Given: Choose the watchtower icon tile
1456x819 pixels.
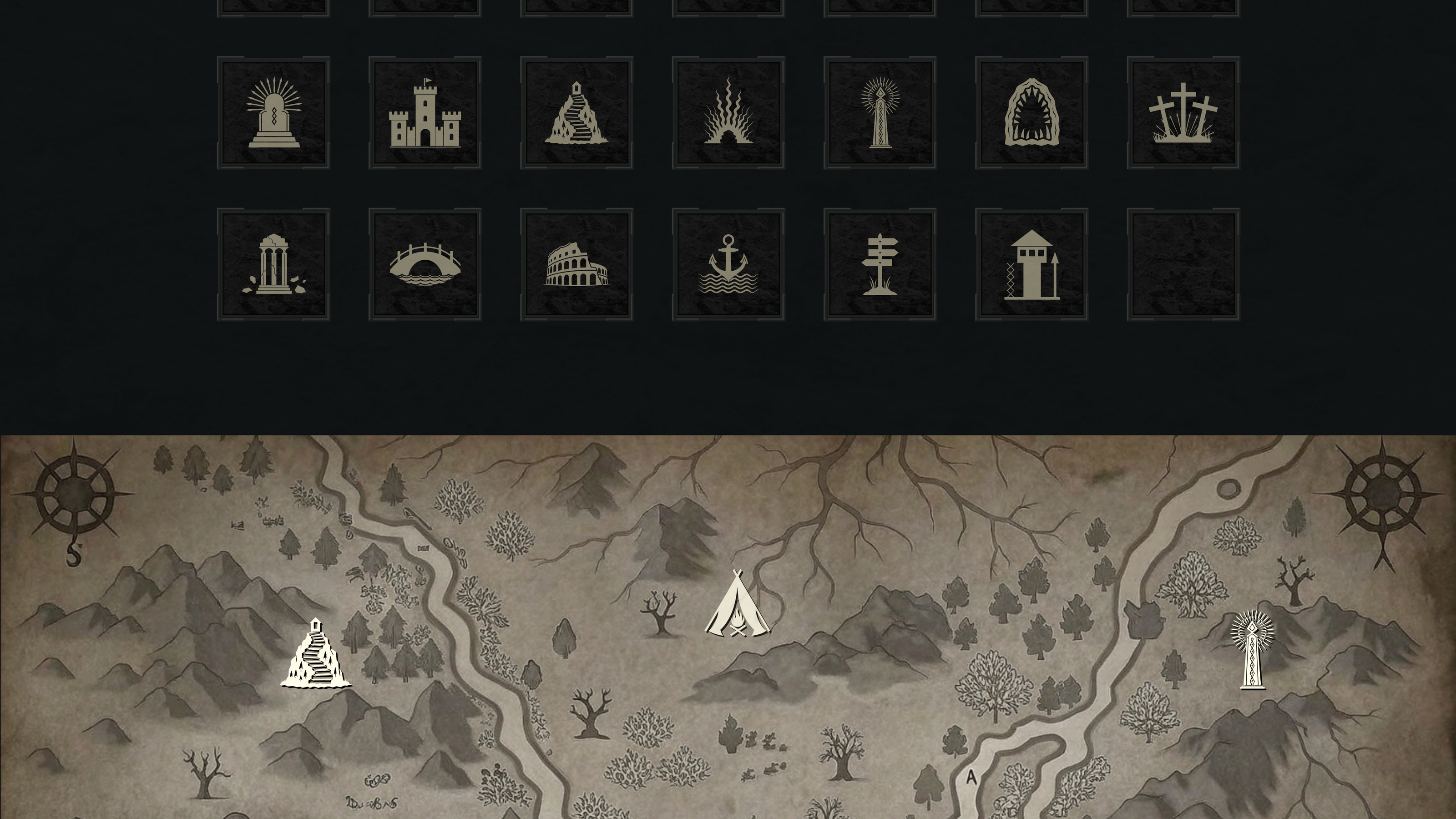Looking at the screenshot, I should click(x=1031, y=264).
